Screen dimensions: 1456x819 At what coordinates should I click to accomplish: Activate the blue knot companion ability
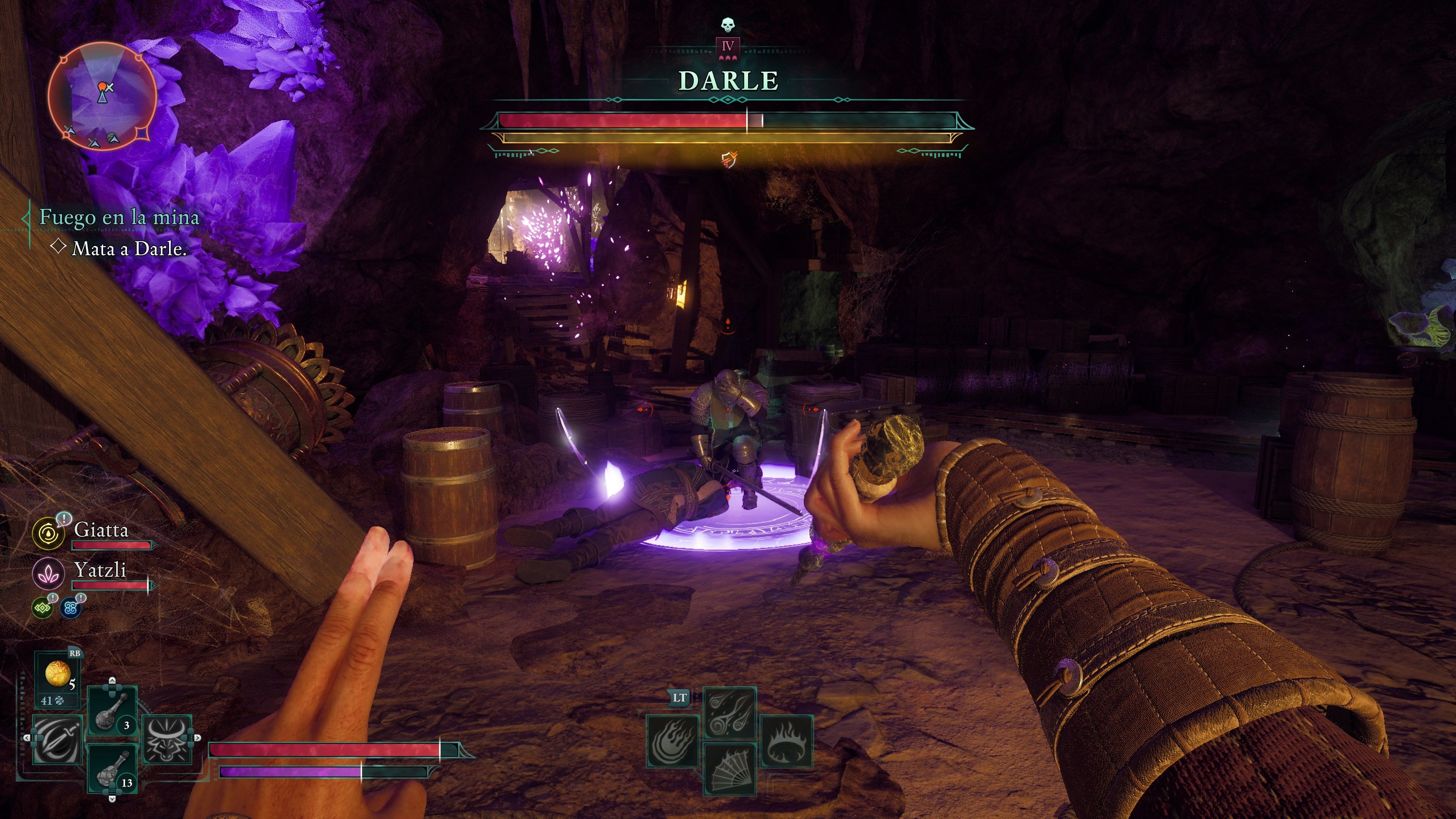[x=71, y=608]
